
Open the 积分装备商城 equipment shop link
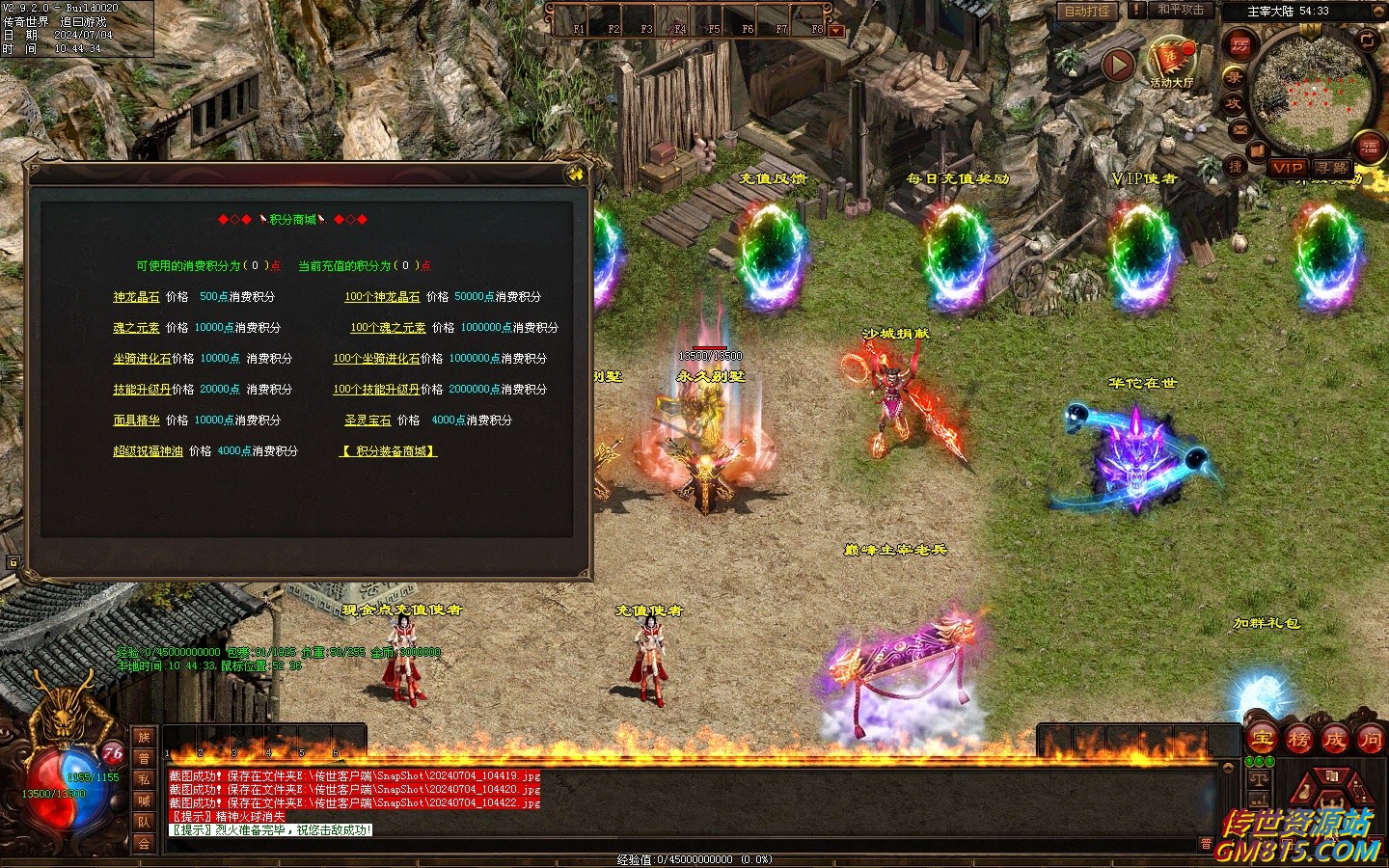click(389, 451)
